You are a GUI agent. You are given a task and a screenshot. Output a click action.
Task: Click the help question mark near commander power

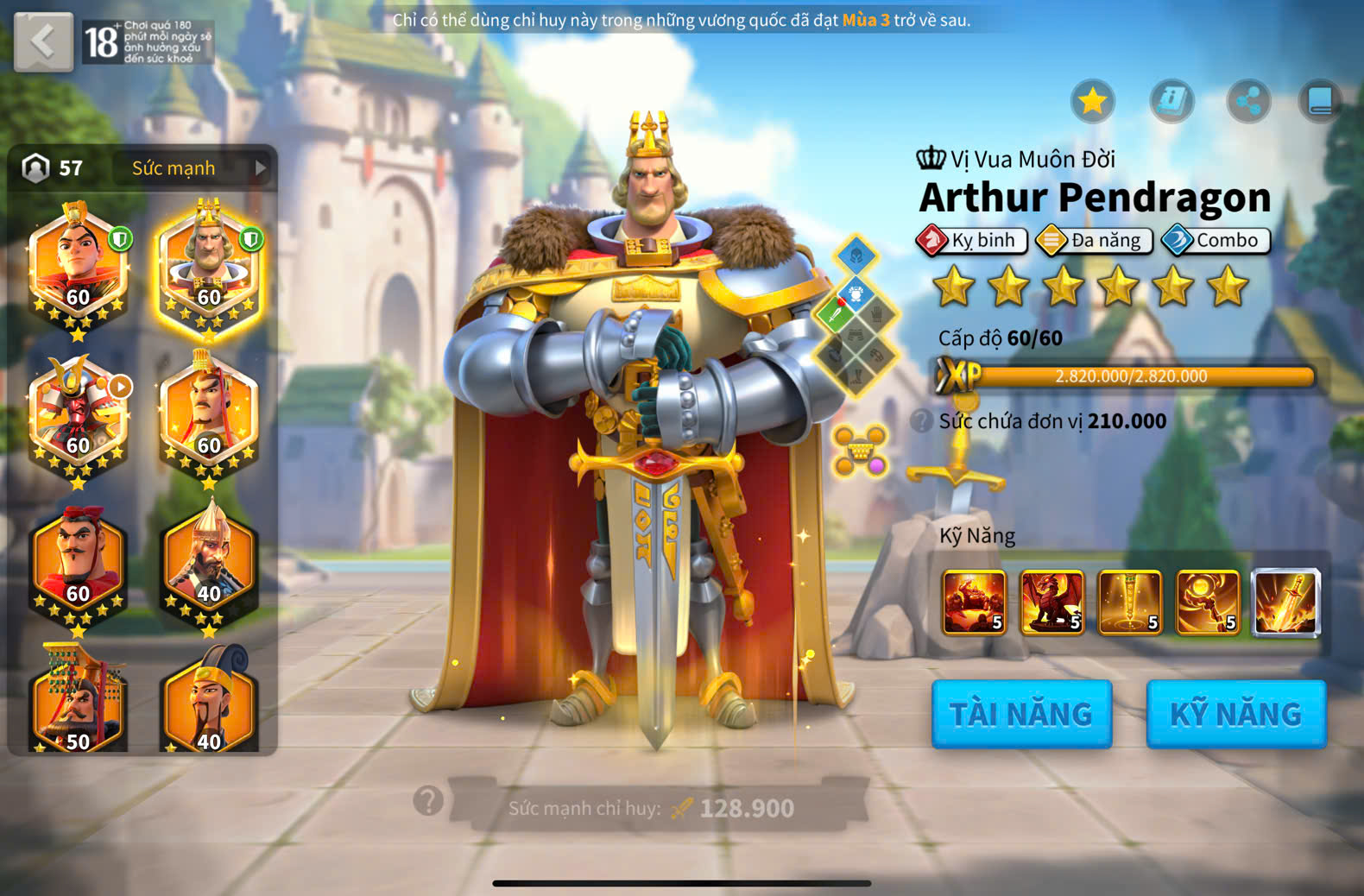tap(428, 801)
